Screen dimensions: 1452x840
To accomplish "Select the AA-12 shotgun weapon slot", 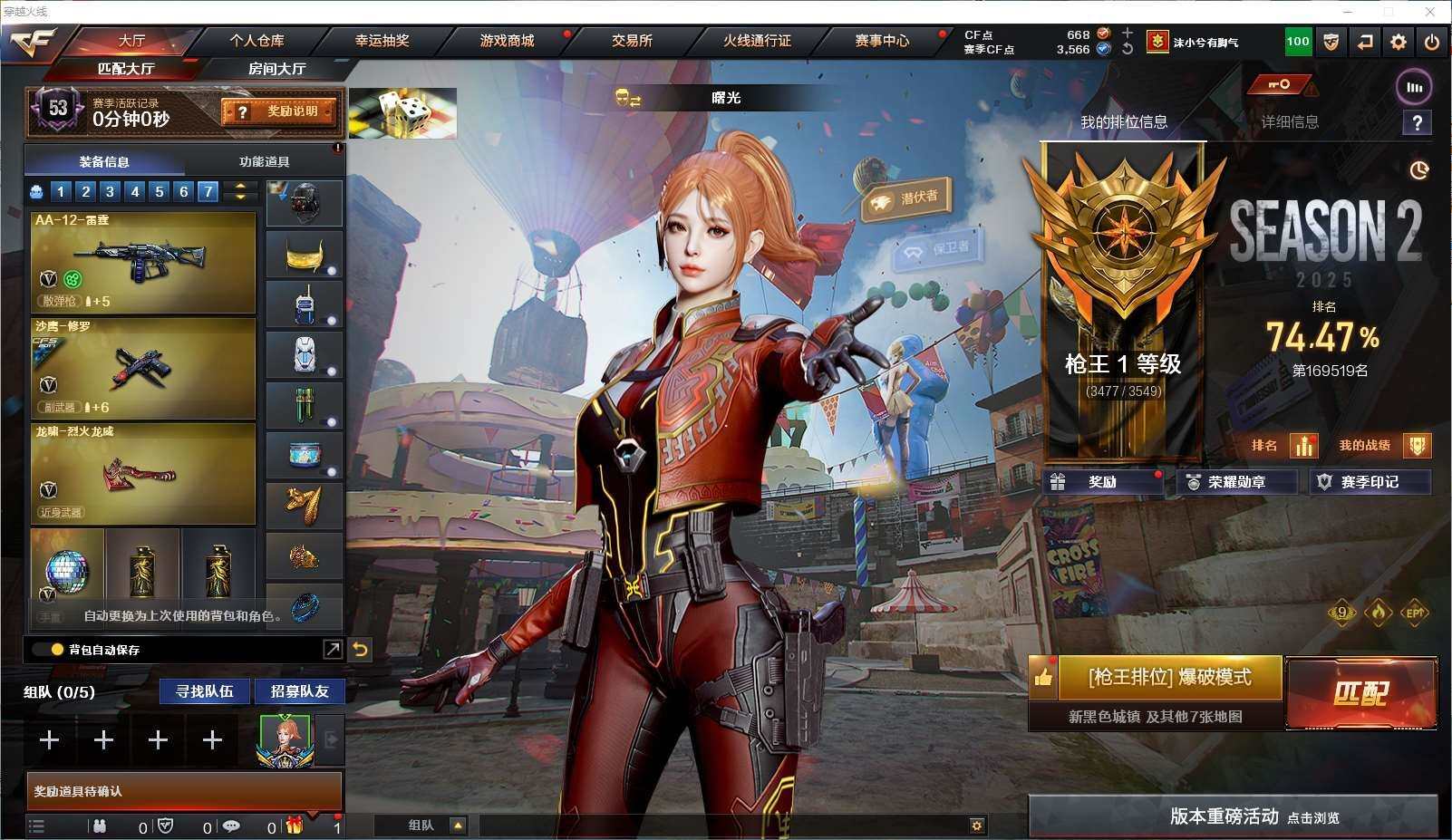I will pyautogui.click(x=143, y=262).
